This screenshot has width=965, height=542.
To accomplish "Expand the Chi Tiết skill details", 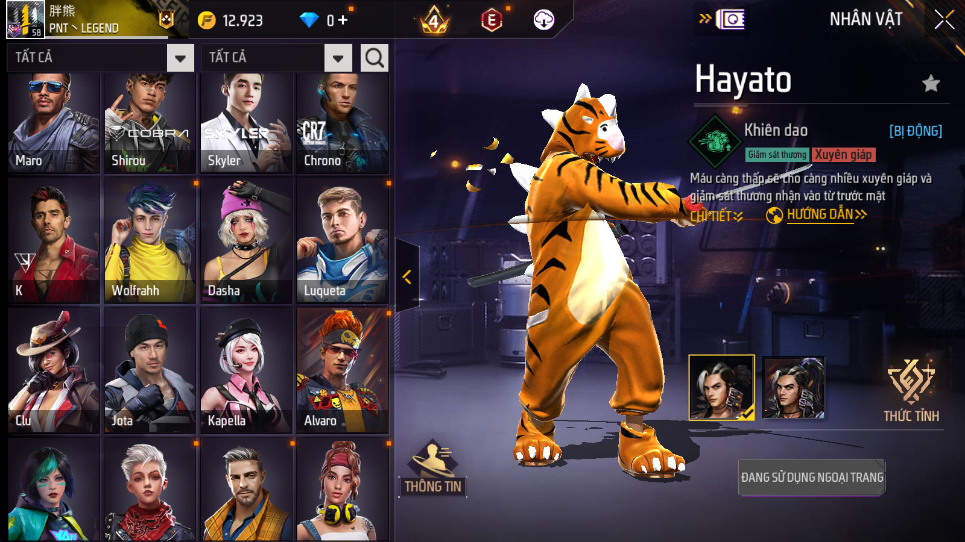I will click(x=716, y=216).
